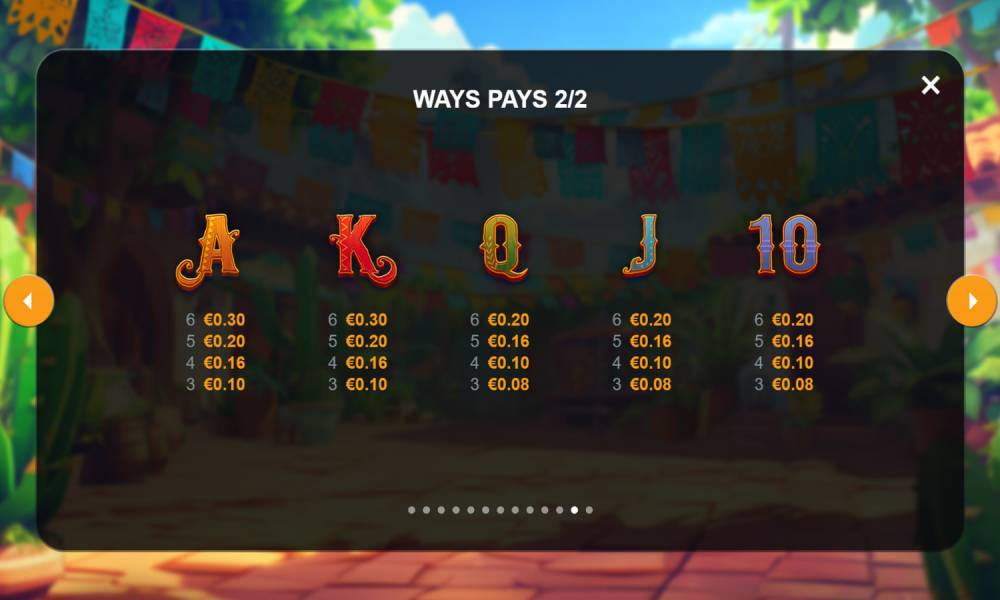Jump to the first page dot
Screen dimensions: 1000x600
[411, 510]
